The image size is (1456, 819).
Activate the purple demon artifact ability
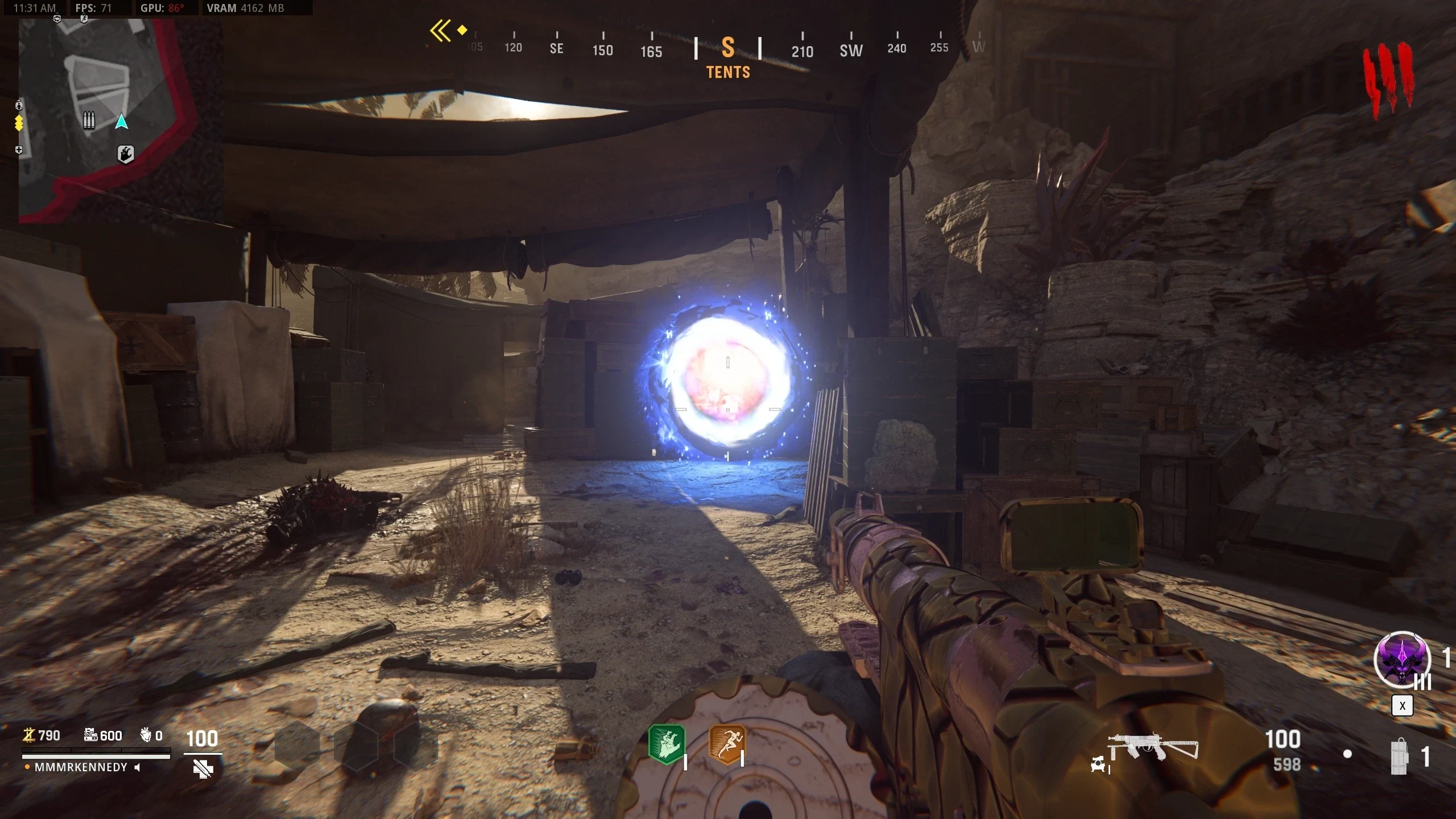click(x=1402, y=660)
